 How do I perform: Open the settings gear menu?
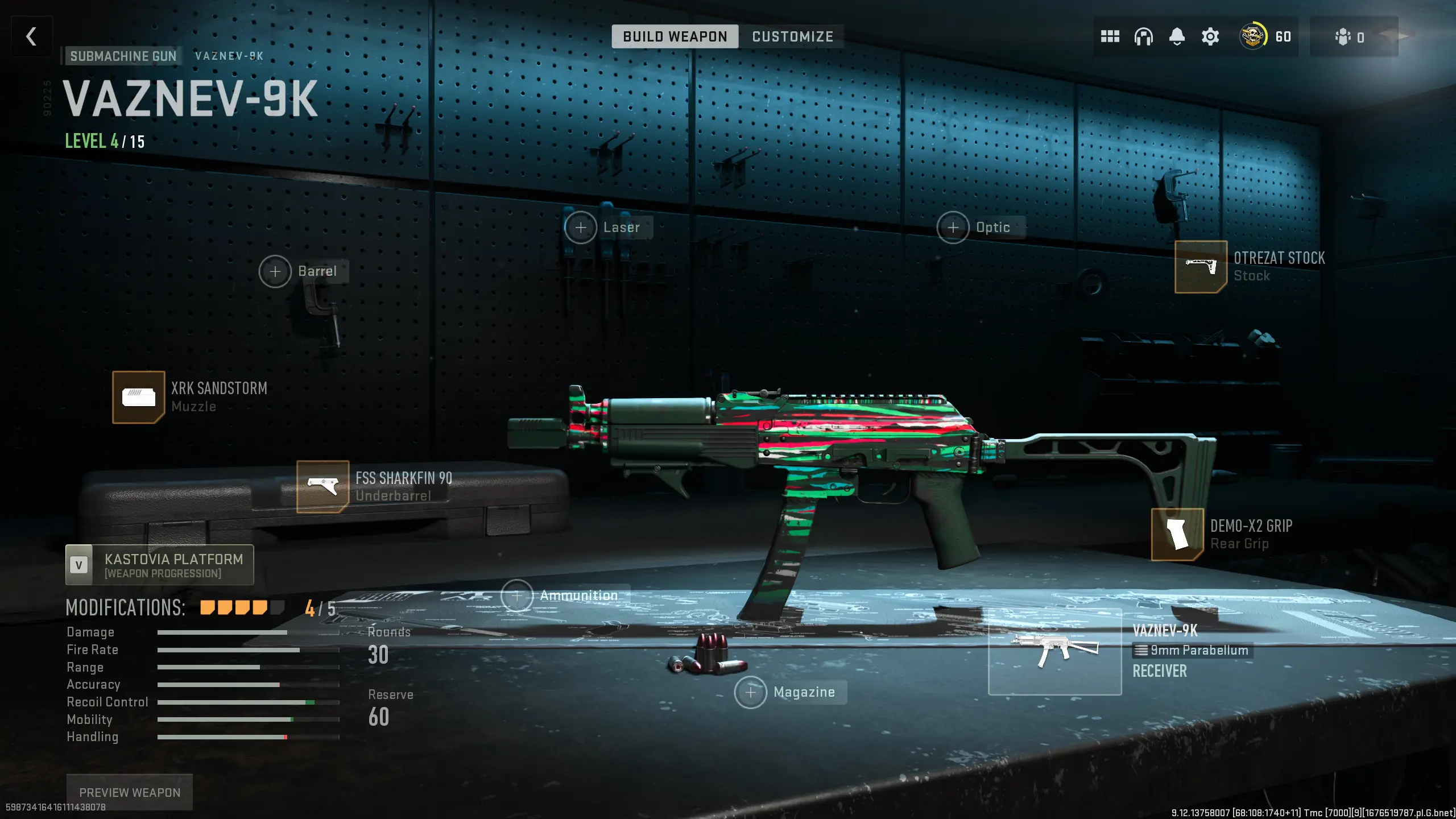pyautogui.click(x=1210, y=36)
